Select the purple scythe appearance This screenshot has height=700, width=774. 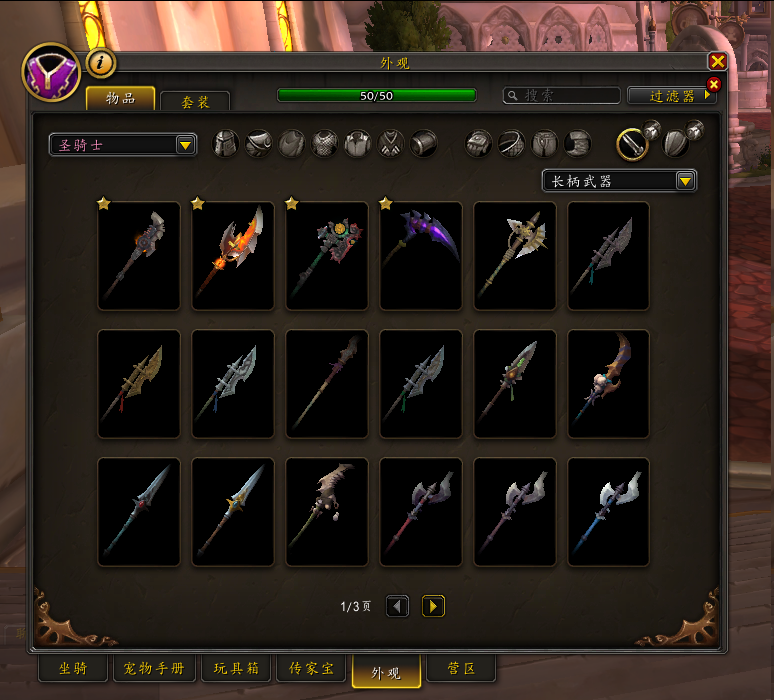(421, 256)
